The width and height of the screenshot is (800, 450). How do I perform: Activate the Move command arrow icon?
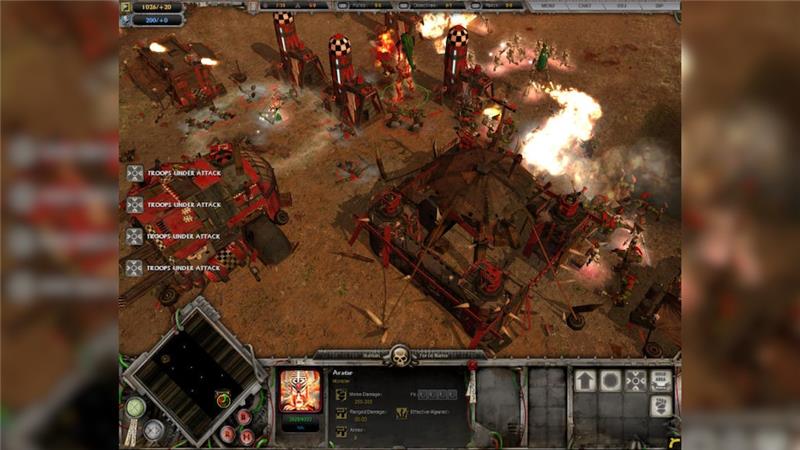pos(584,381)
